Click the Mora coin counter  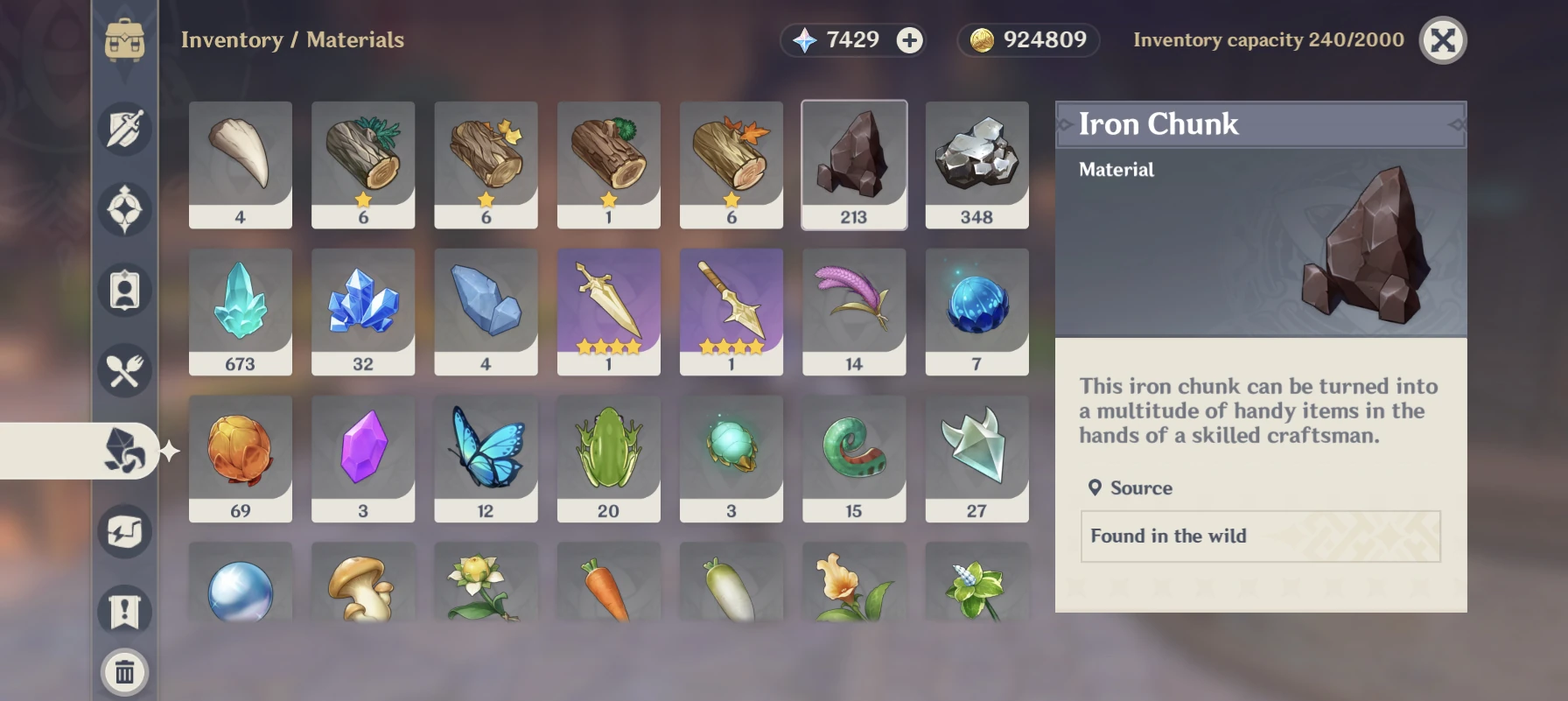tap(1027, 39)
